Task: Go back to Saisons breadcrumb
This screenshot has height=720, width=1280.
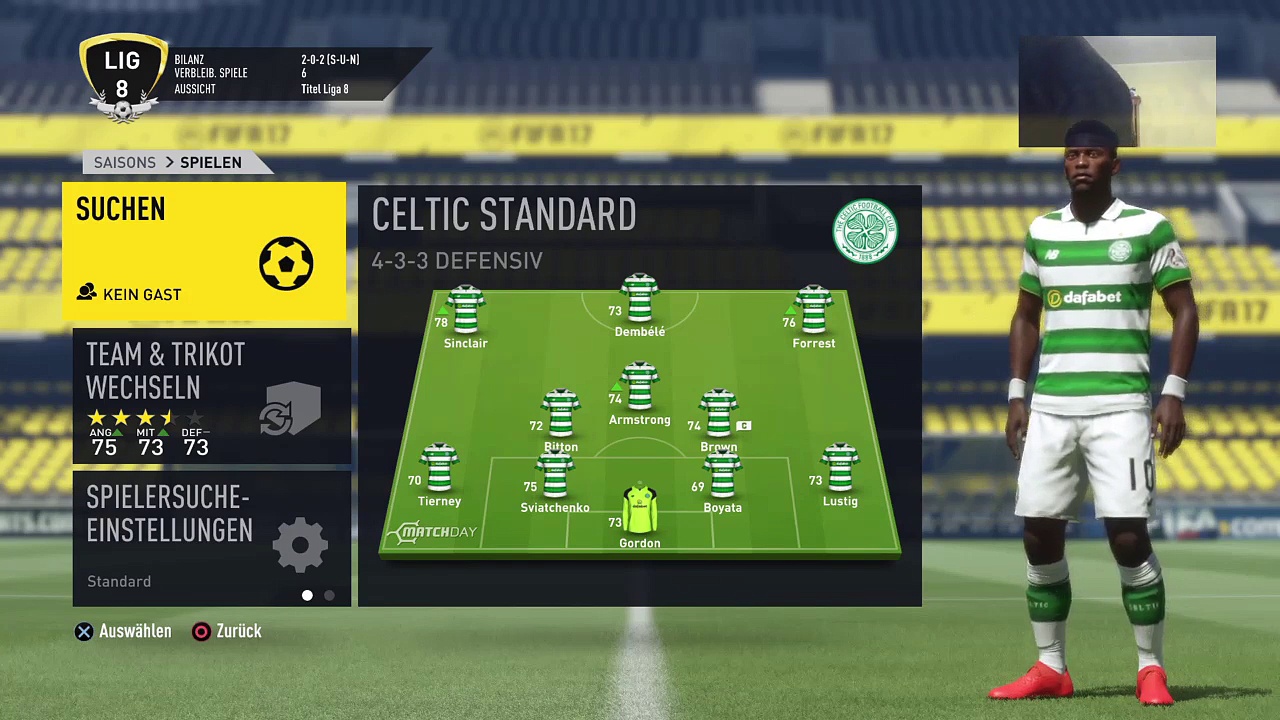Action: tap(124, 162)
